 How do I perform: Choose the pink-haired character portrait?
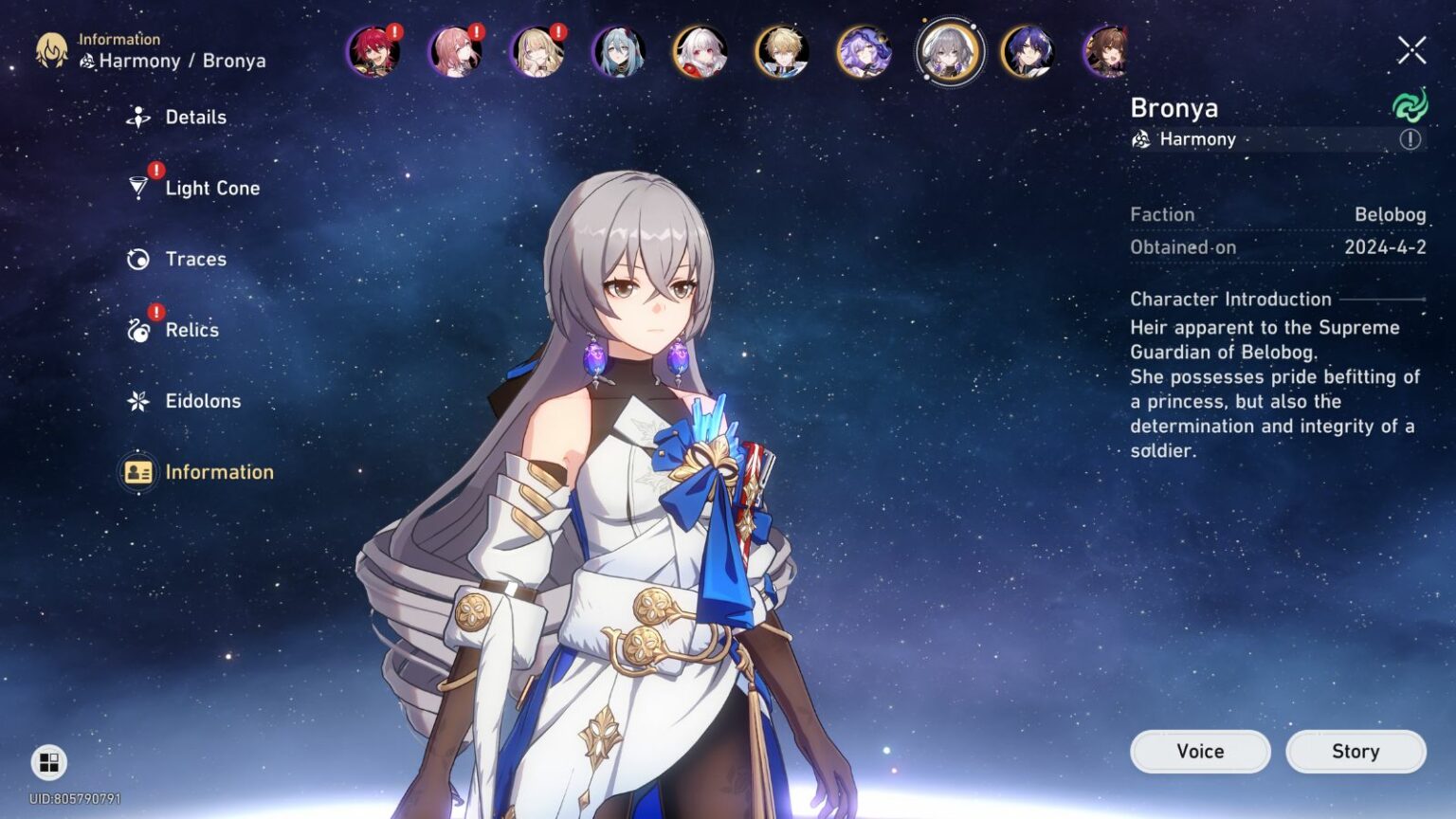455,51
